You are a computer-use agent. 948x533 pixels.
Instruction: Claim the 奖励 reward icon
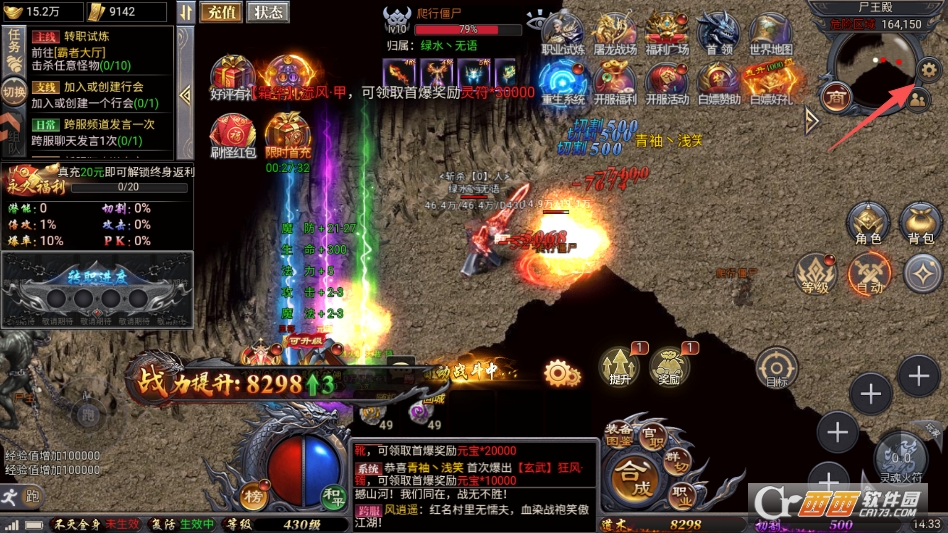(x=670, y=367)
